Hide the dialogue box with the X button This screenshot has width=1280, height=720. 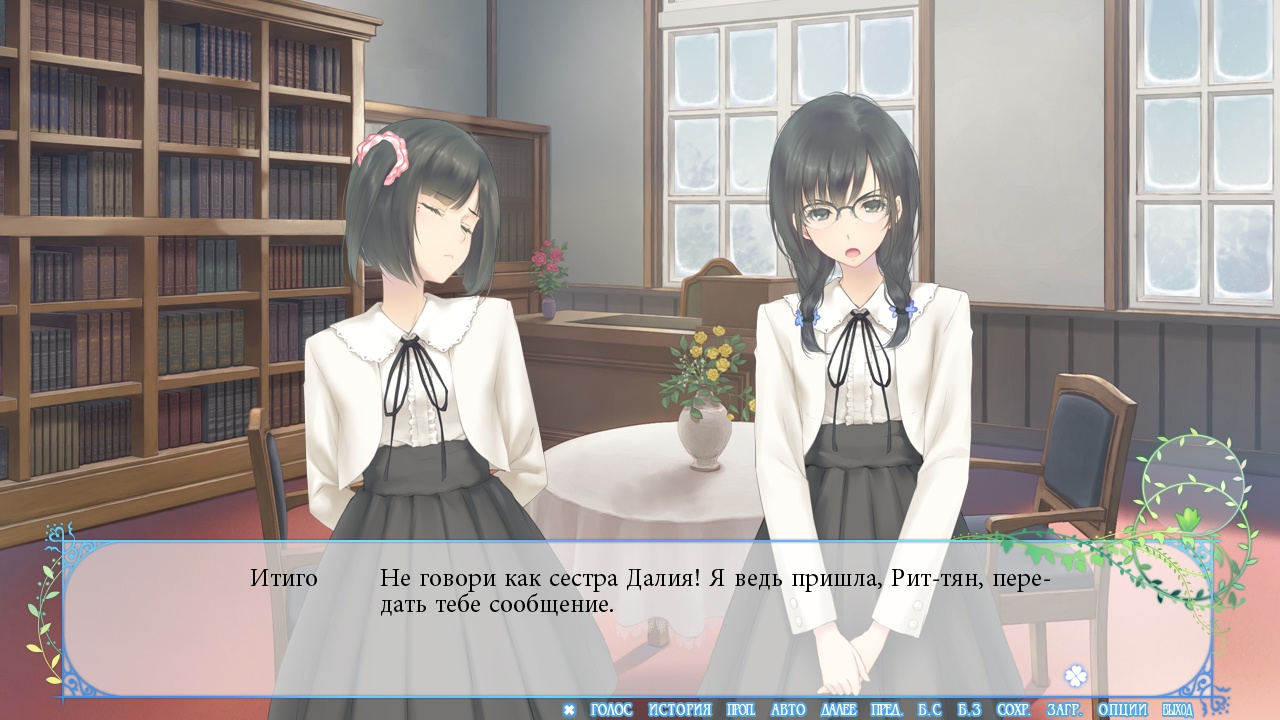pyautogui.click(x=569, y=710)
